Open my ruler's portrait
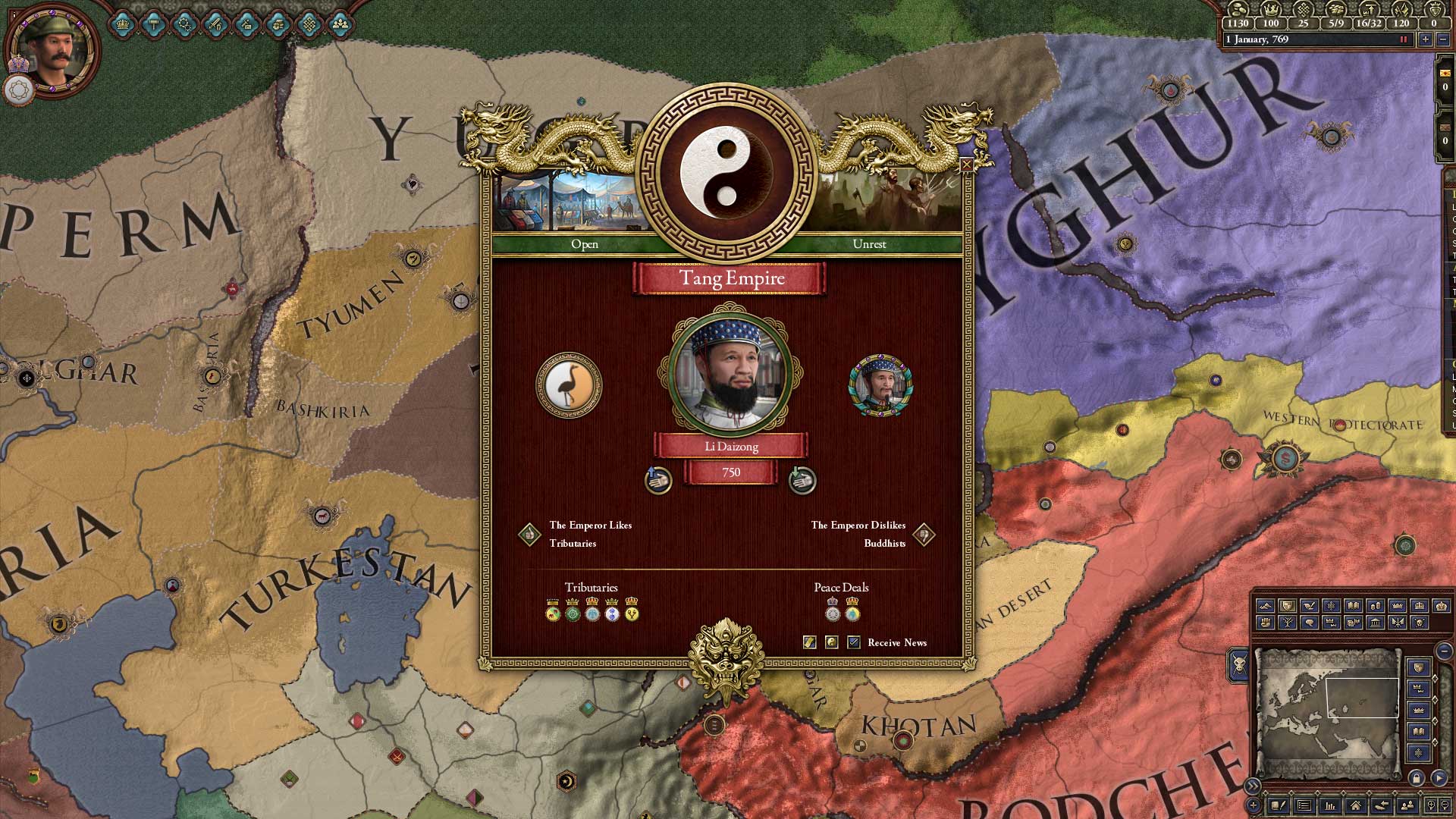Viewport: 1456px width, 819px height. [x=52, y=52]
